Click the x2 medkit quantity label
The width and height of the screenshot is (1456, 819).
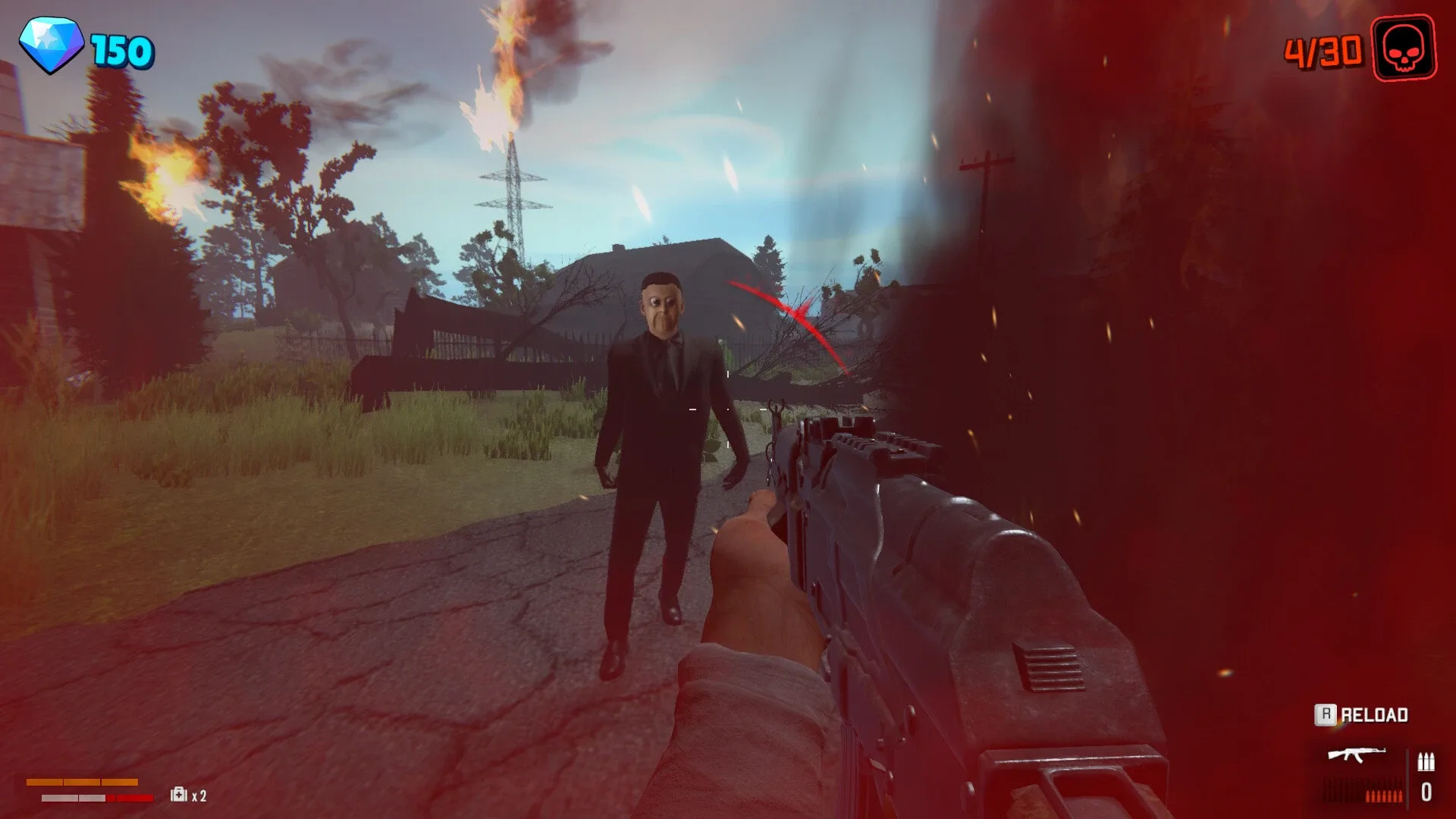tap(199, 796)
